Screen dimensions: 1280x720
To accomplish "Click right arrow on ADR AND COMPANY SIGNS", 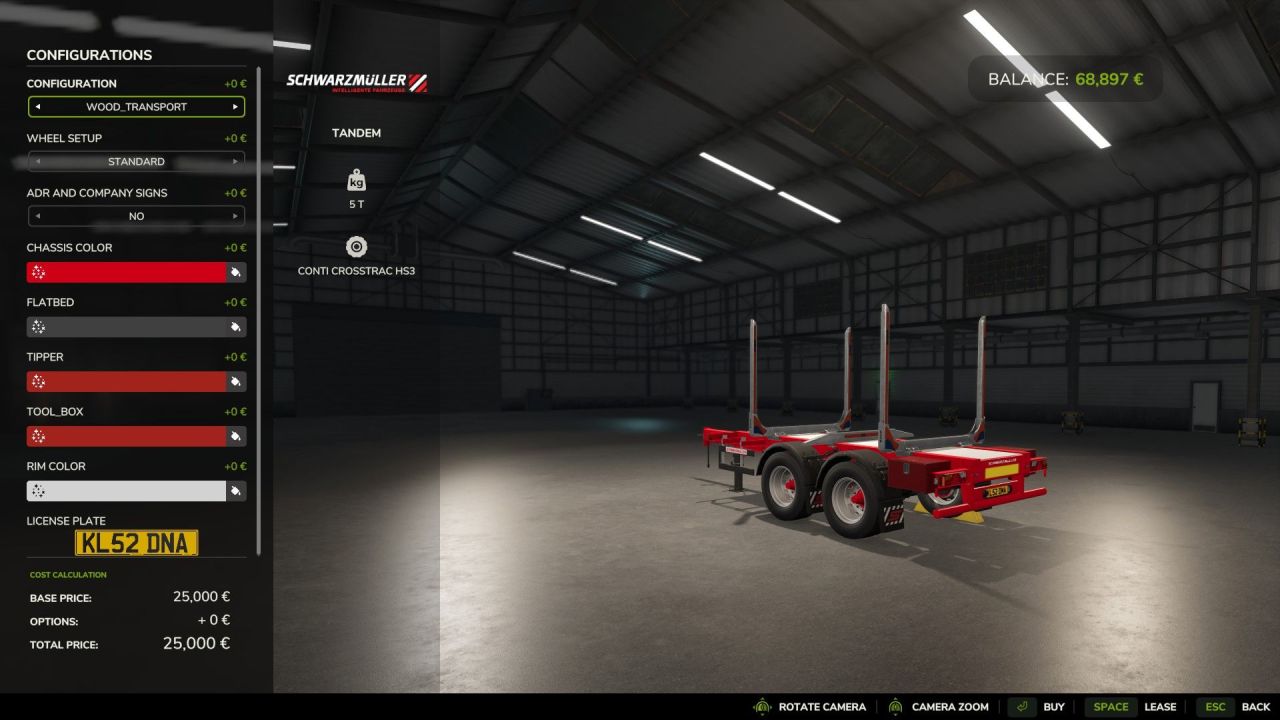I will click(x=236, y=215).
